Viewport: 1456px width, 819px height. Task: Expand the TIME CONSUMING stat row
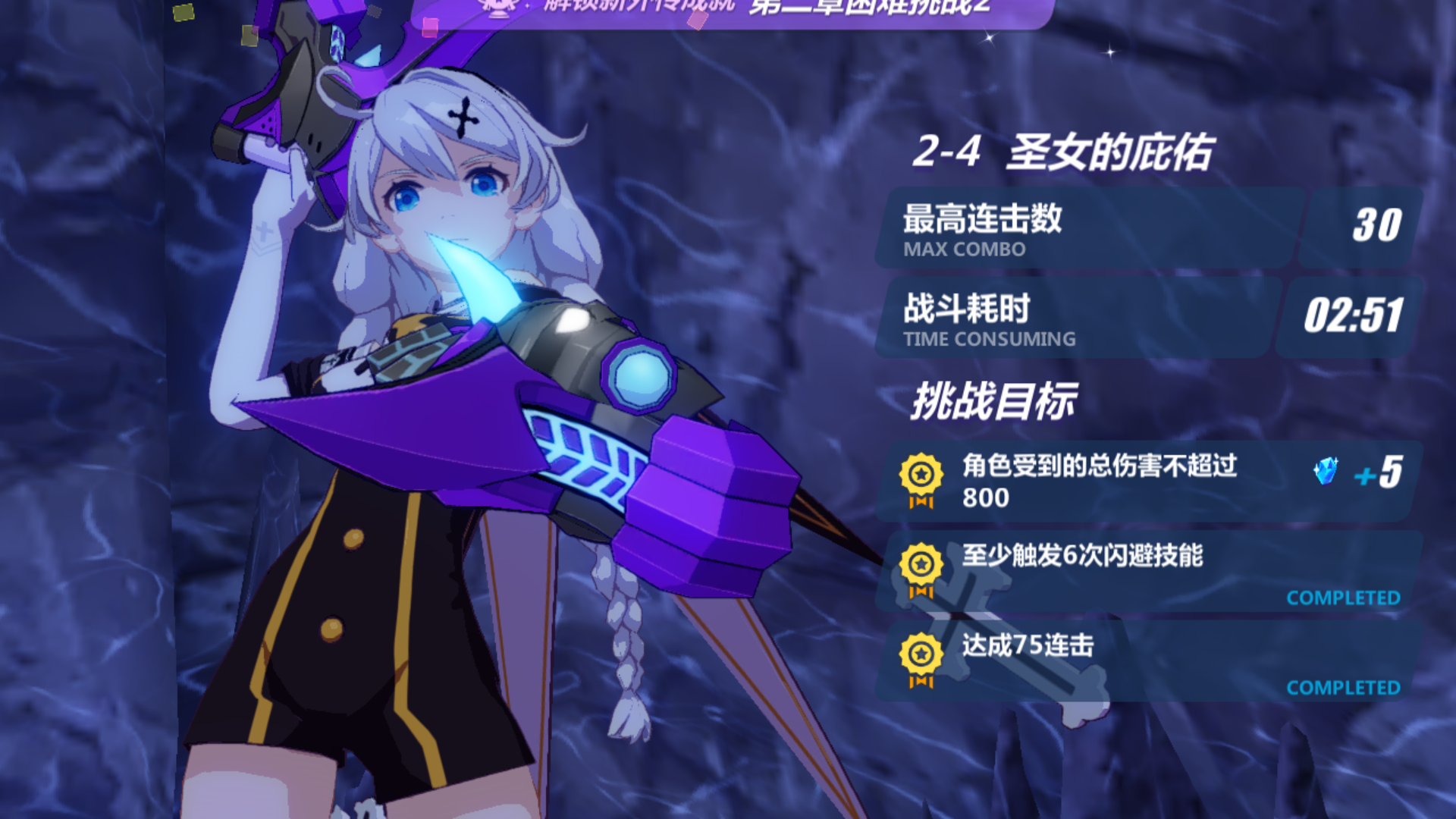pos(1100,318)
